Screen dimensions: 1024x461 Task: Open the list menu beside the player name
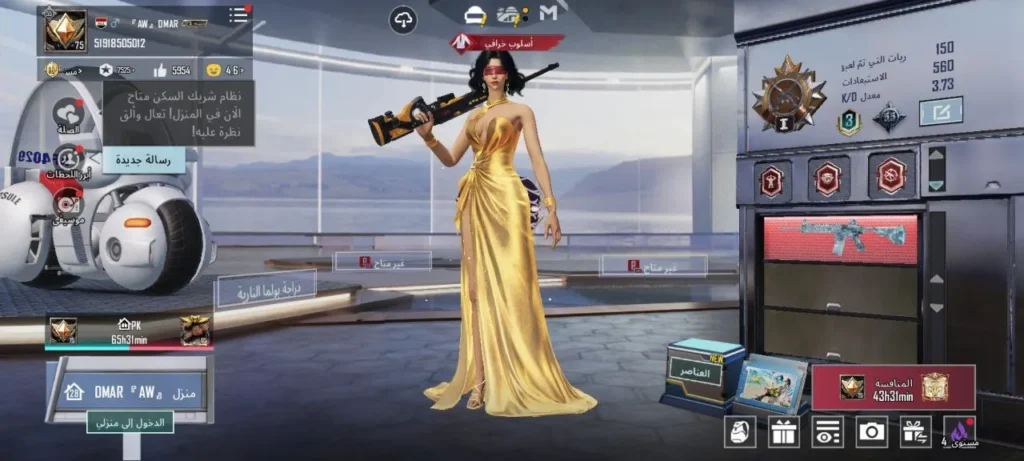click(238, 15)
